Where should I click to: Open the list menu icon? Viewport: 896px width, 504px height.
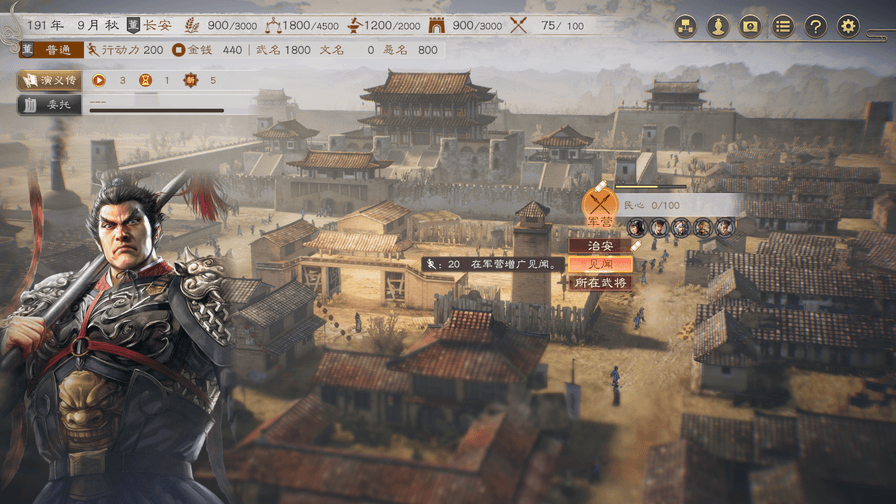783,26
